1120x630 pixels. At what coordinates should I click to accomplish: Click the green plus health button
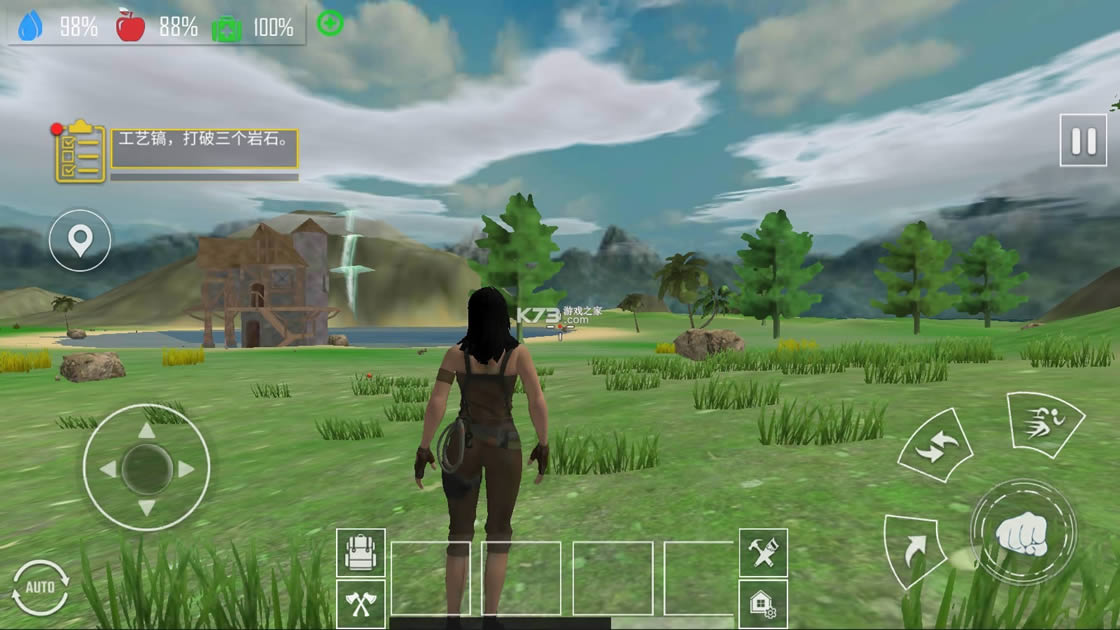[x=330, y=23]
